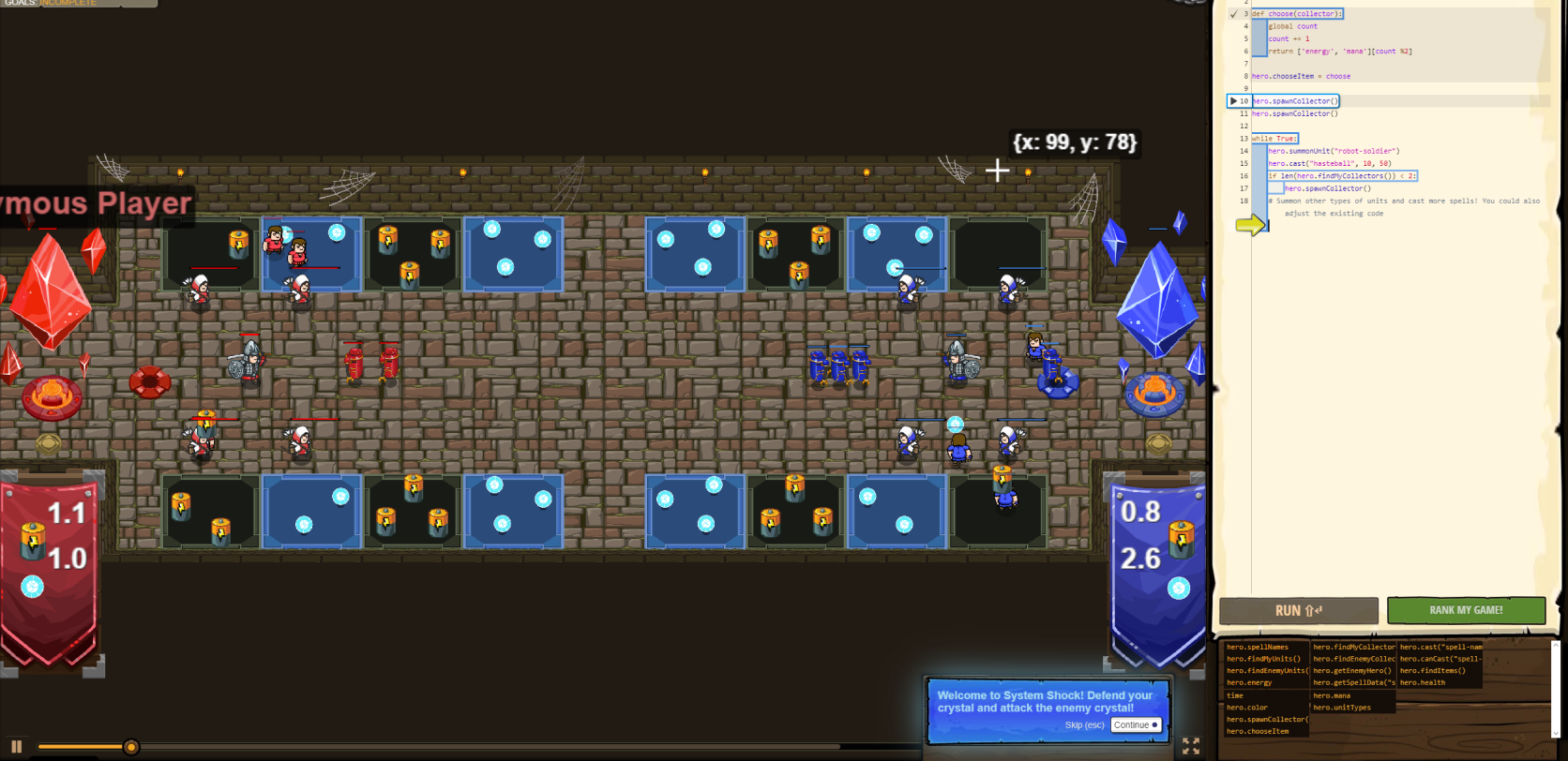Open the hero.color palette entry

pyautogui.click(x=1247, y=708)
